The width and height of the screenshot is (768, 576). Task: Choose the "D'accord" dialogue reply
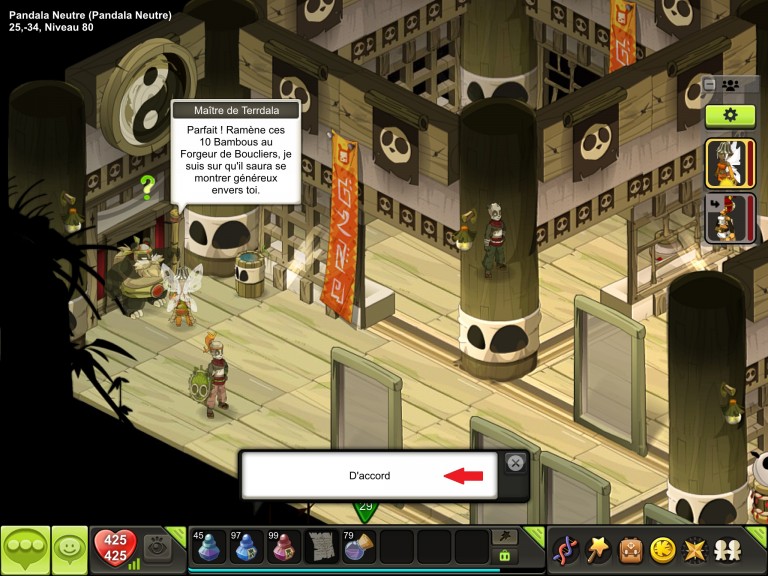pyautogui.click(x=369, y=475)
